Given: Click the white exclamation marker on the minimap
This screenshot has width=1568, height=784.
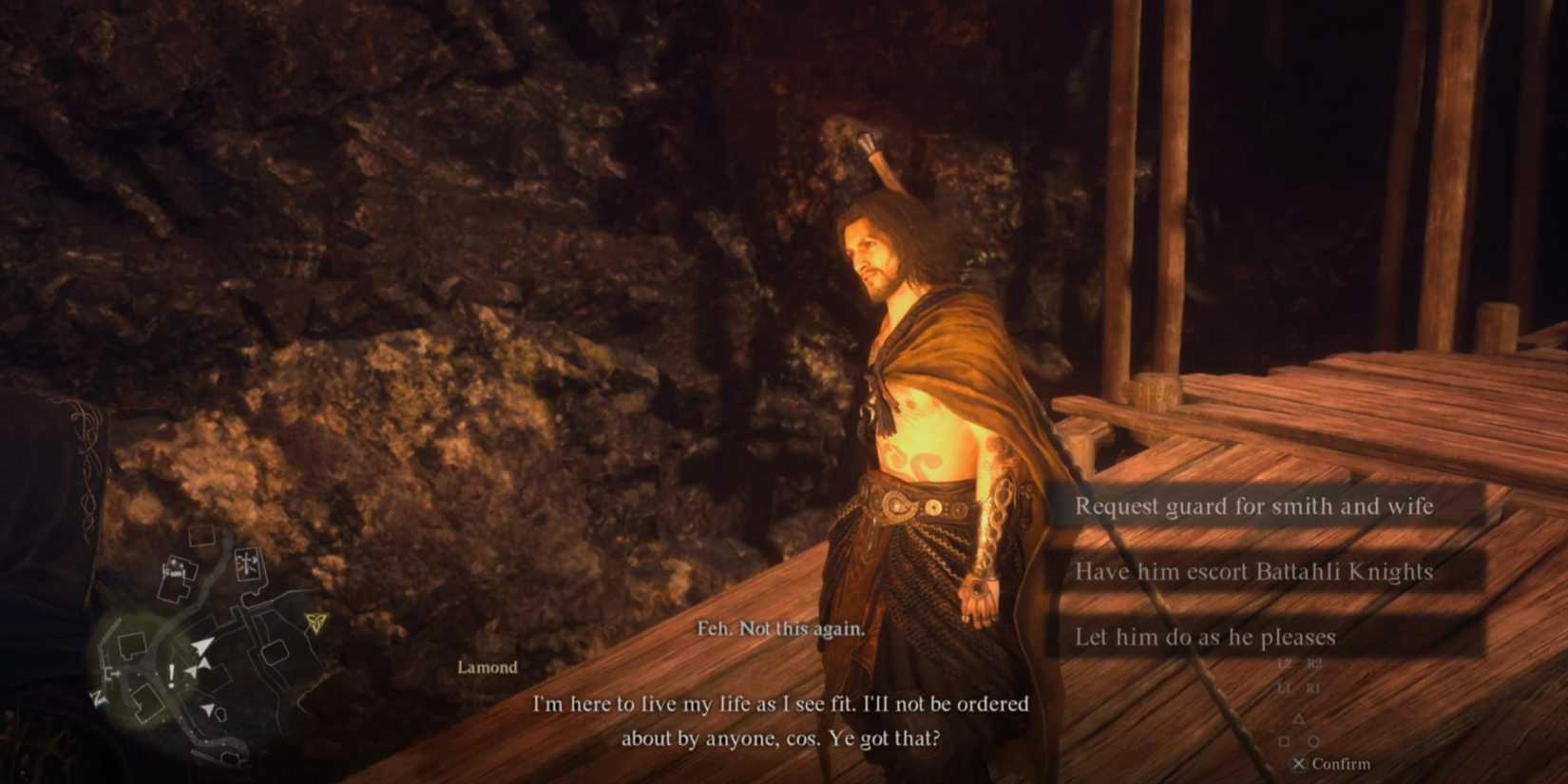Looking at the screenshot, I should tap(171, 675).
